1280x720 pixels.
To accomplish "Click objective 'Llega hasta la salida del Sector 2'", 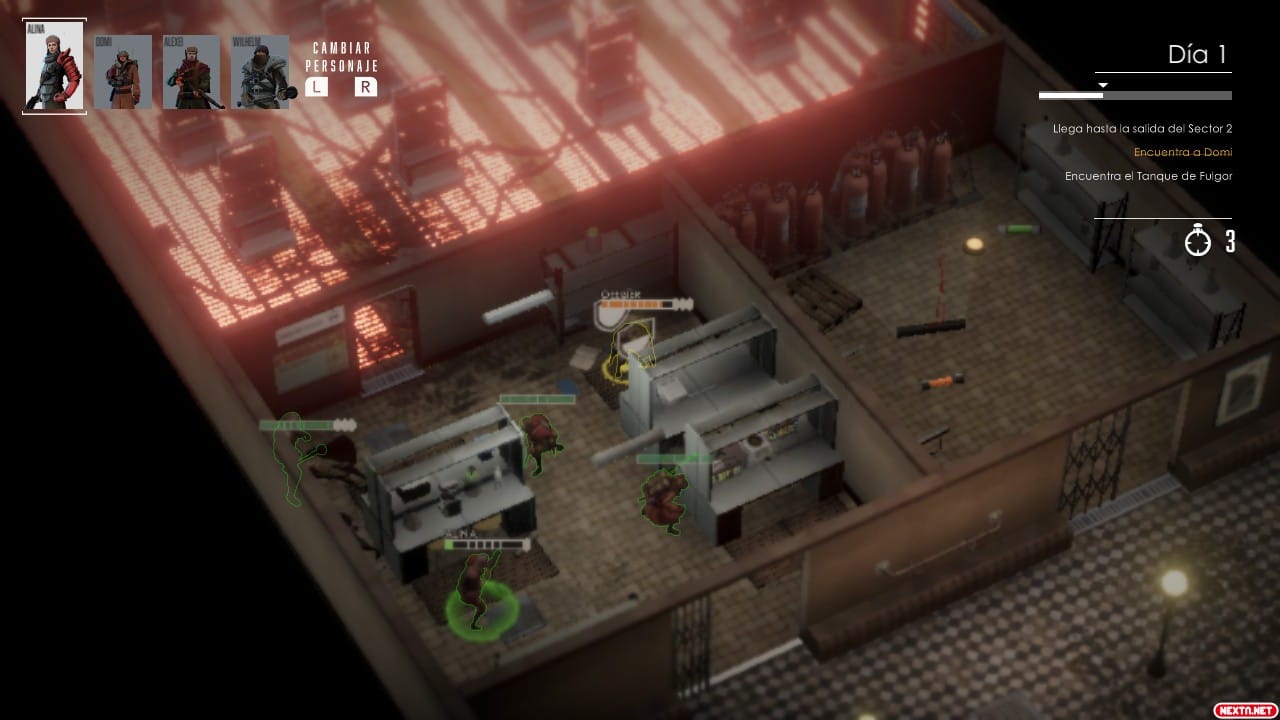I will point(1142,129).
